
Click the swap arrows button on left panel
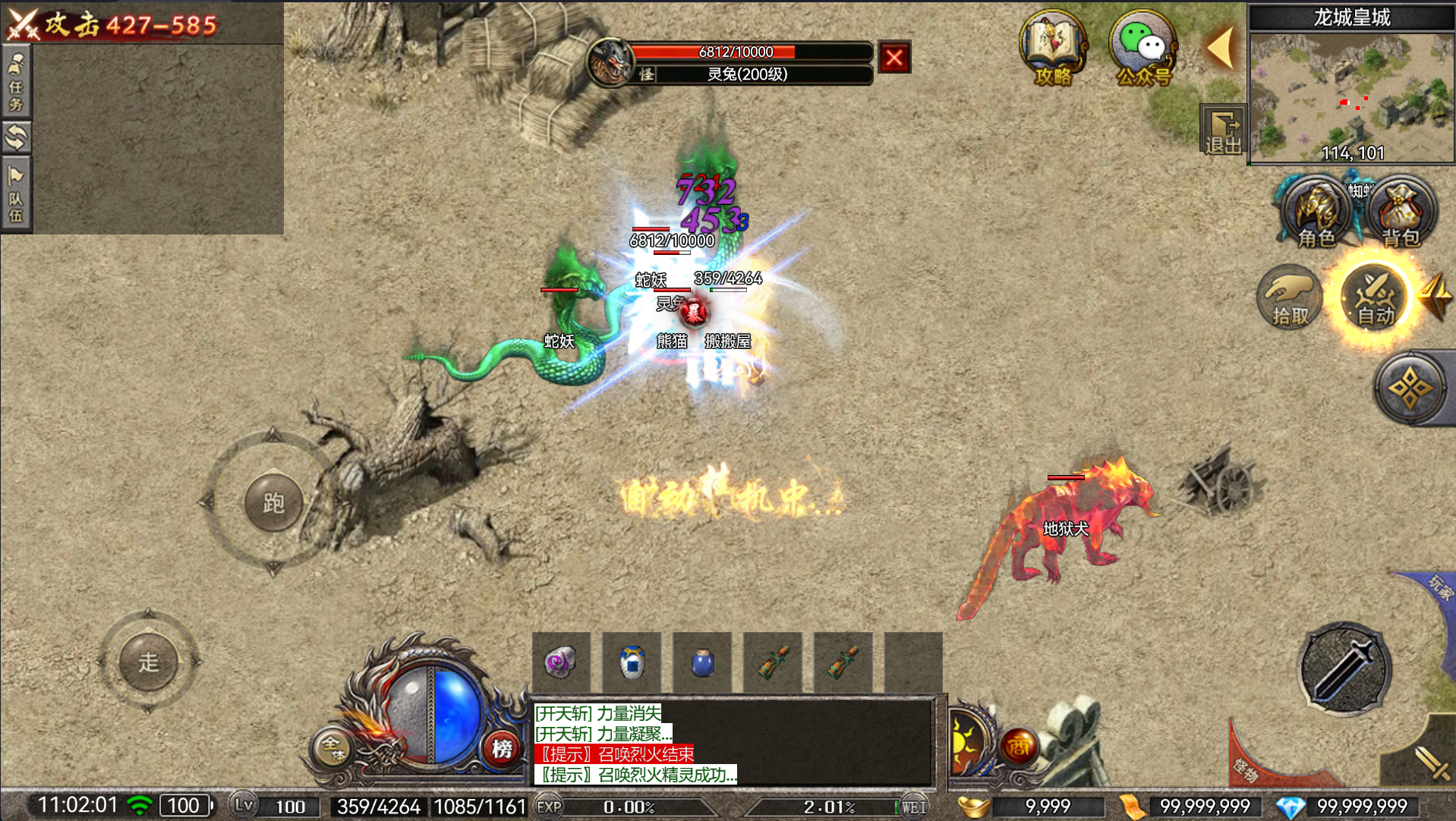tap(16, 138)
